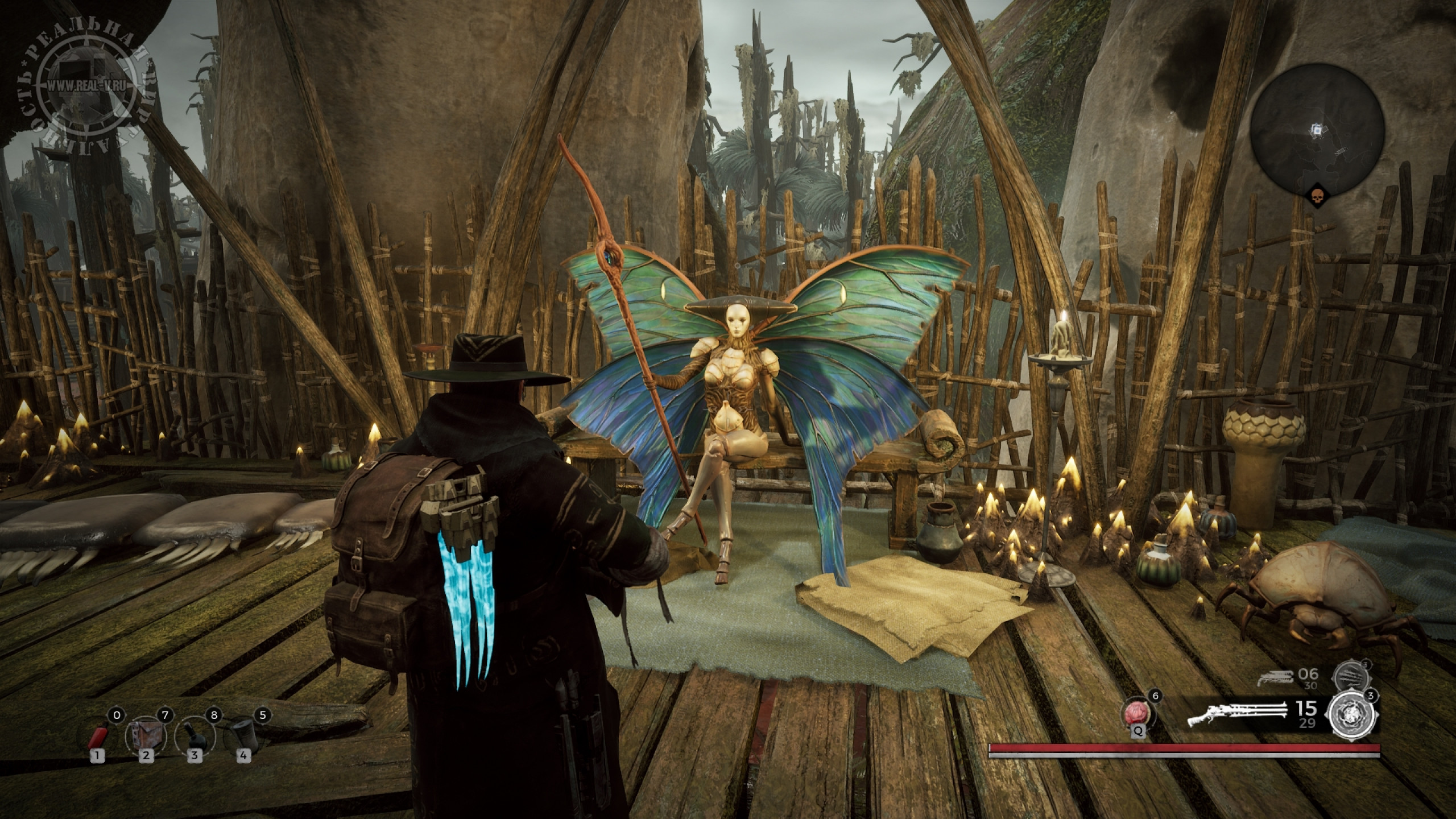1456x819 pixels.
Task: Select the red canister quick slot
Action: (98, 737)
